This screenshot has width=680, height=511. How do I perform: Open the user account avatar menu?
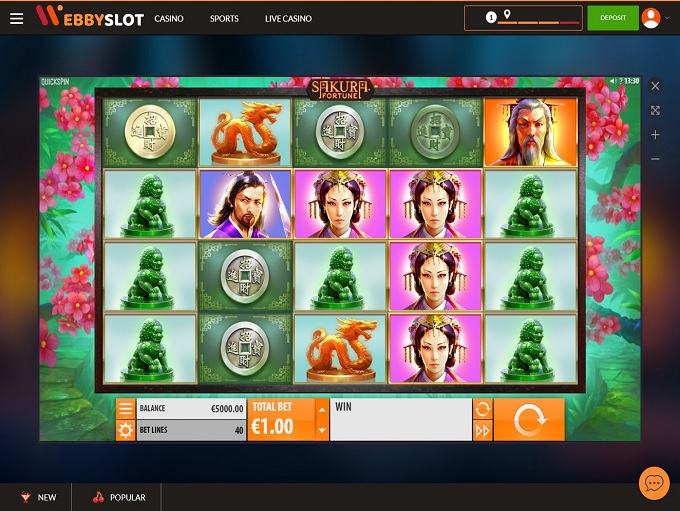(651, 18)
